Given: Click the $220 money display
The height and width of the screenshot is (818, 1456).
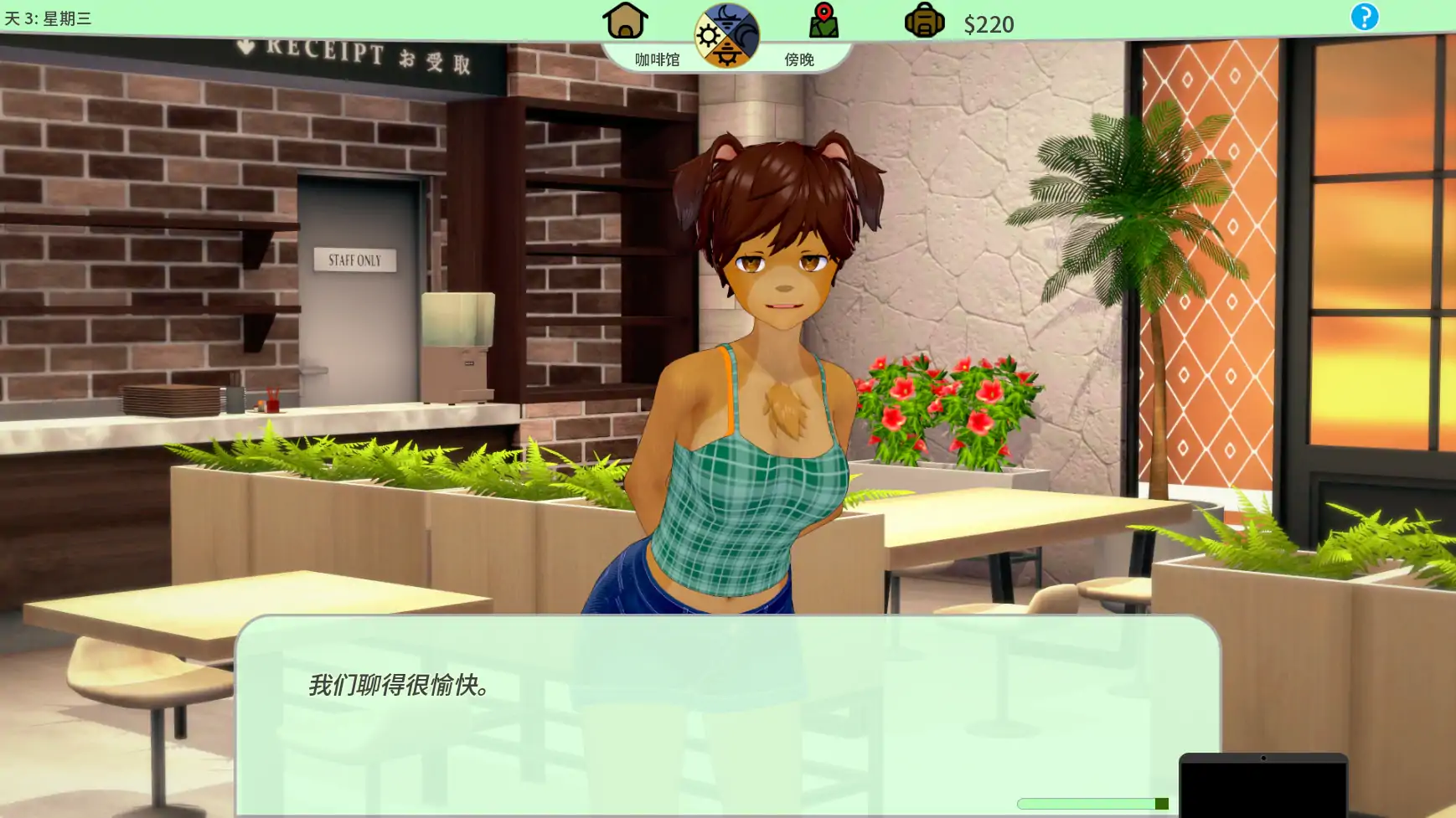Looking at the screenshot, I should point(990,23).
